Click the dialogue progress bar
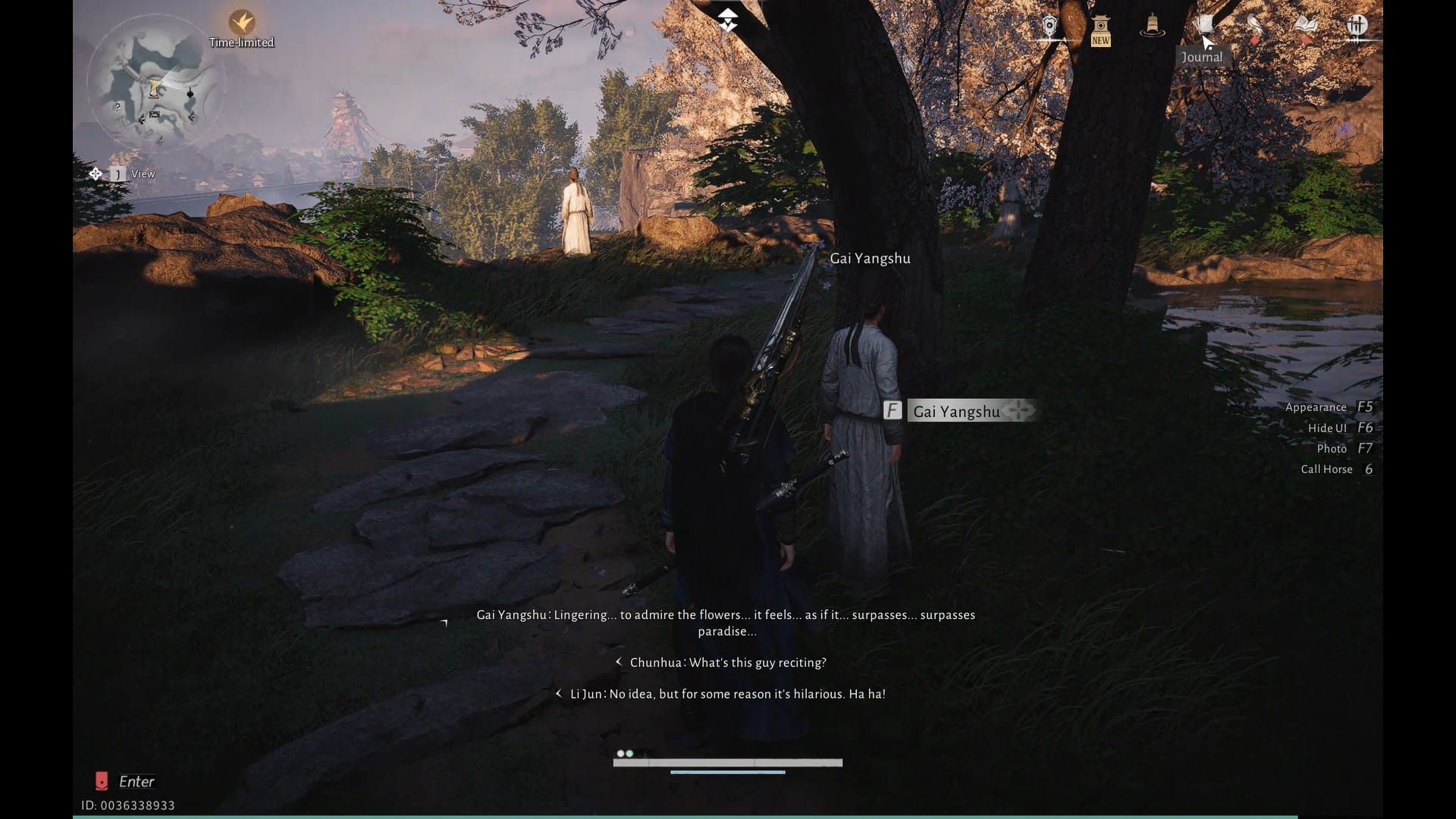1456x819 pixels. pyautogui.click(x=728, y=762)
